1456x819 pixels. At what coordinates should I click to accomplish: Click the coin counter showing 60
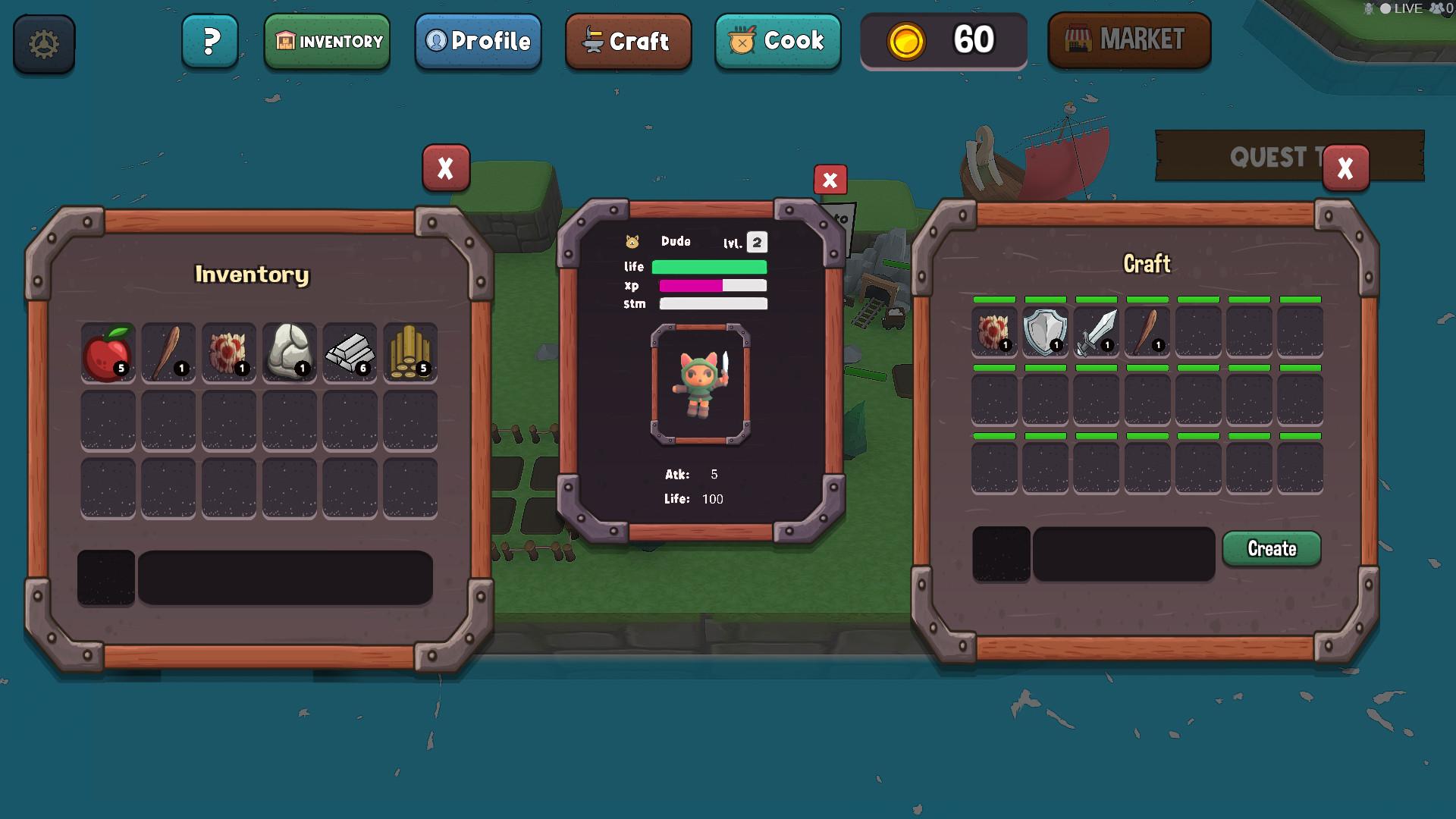(x=943, y=41)
